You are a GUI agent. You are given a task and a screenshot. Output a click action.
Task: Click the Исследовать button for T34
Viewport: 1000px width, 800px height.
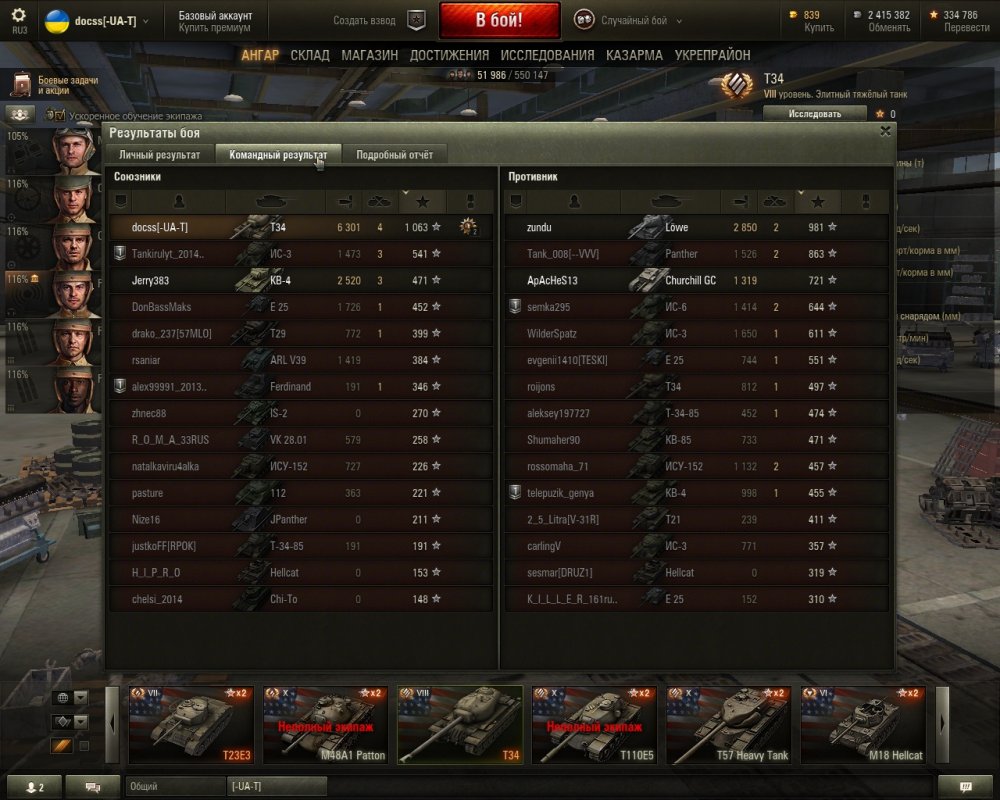(814, 114)
